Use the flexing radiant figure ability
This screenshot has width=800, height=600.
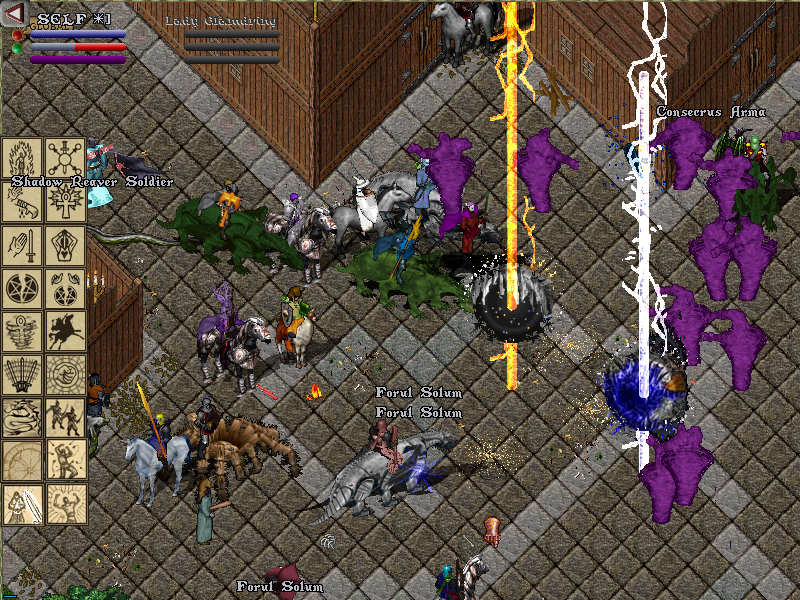coord(65,503)
